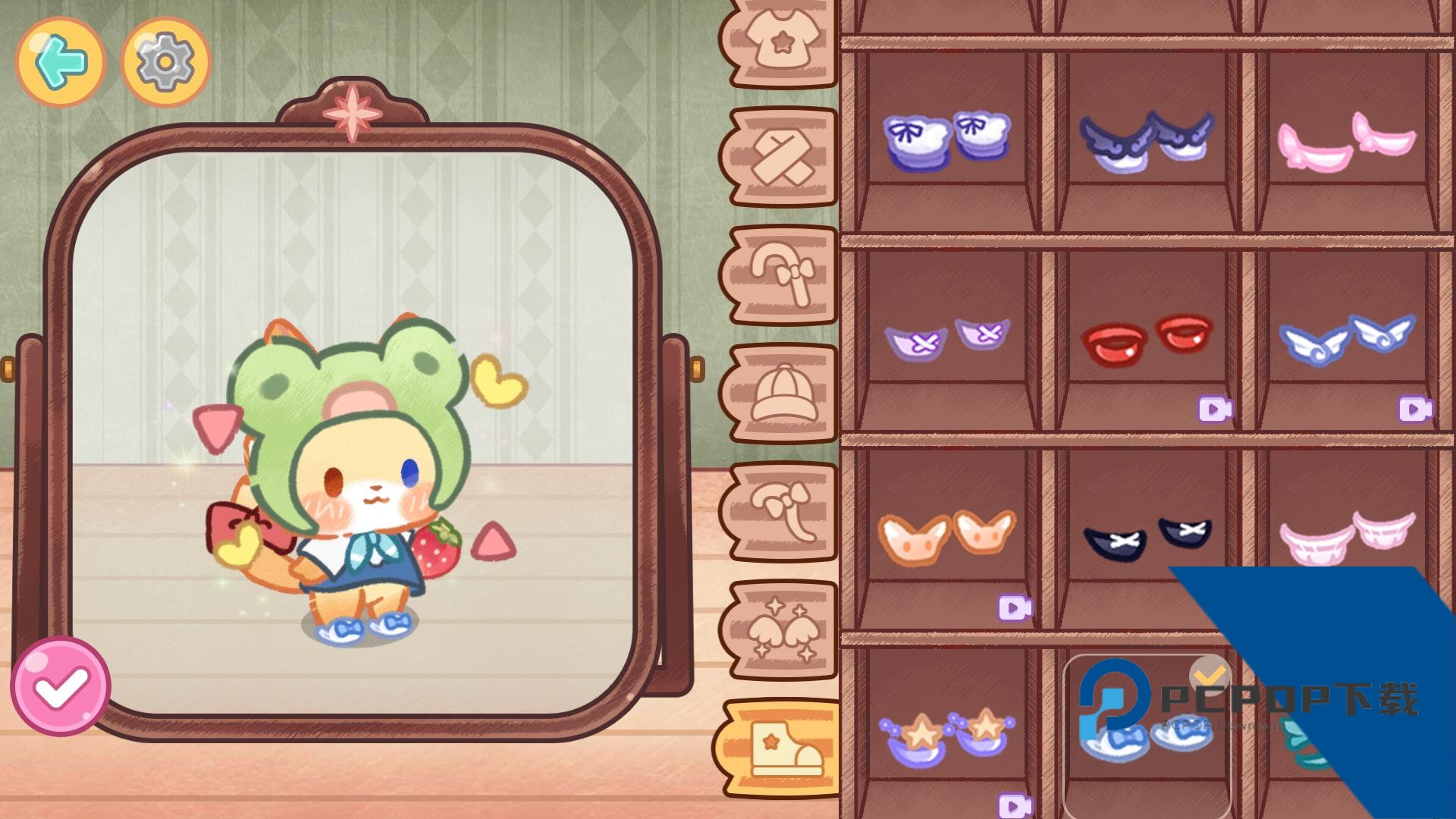
Task: Choose the sparkling wings effects tab
Action: tap(781, 630)
